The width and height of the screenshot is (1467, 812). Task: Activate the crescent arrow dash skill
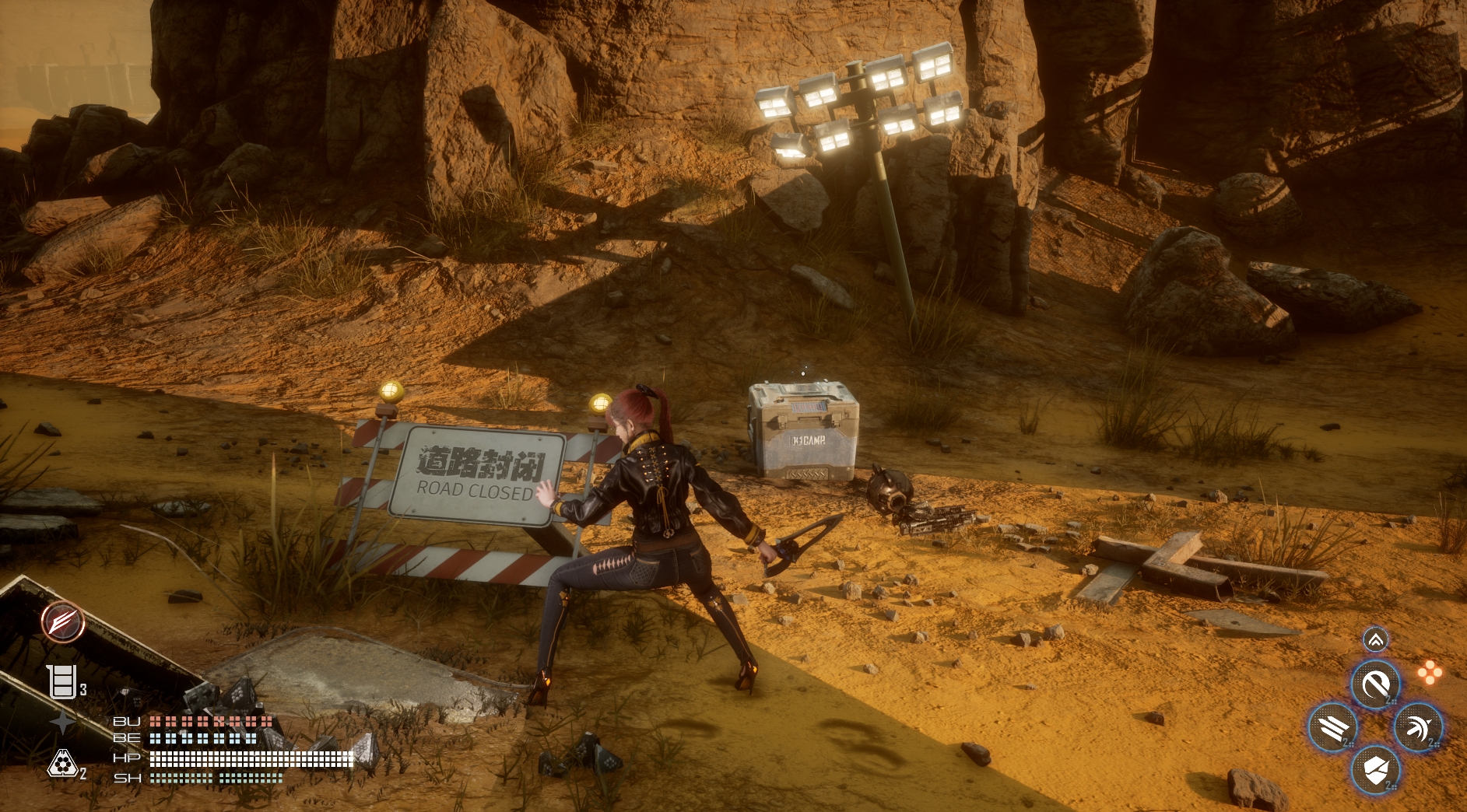point(1418,728)
